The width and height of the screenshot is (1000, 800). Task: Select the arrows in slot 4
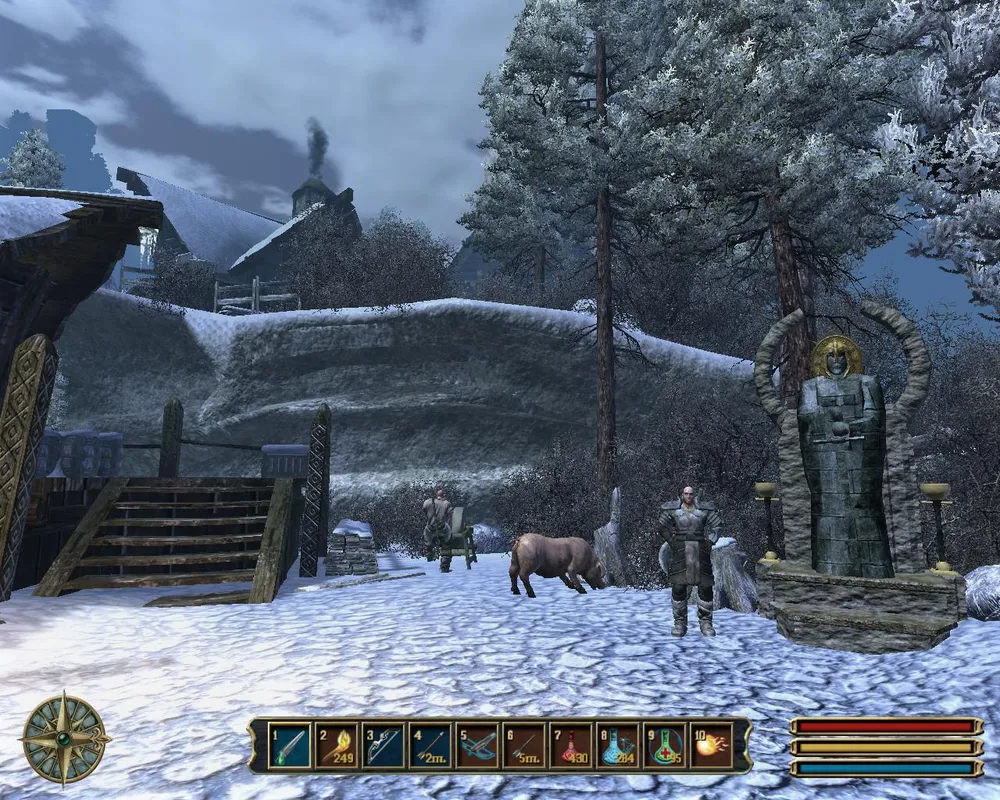click(x=430, y=745)
